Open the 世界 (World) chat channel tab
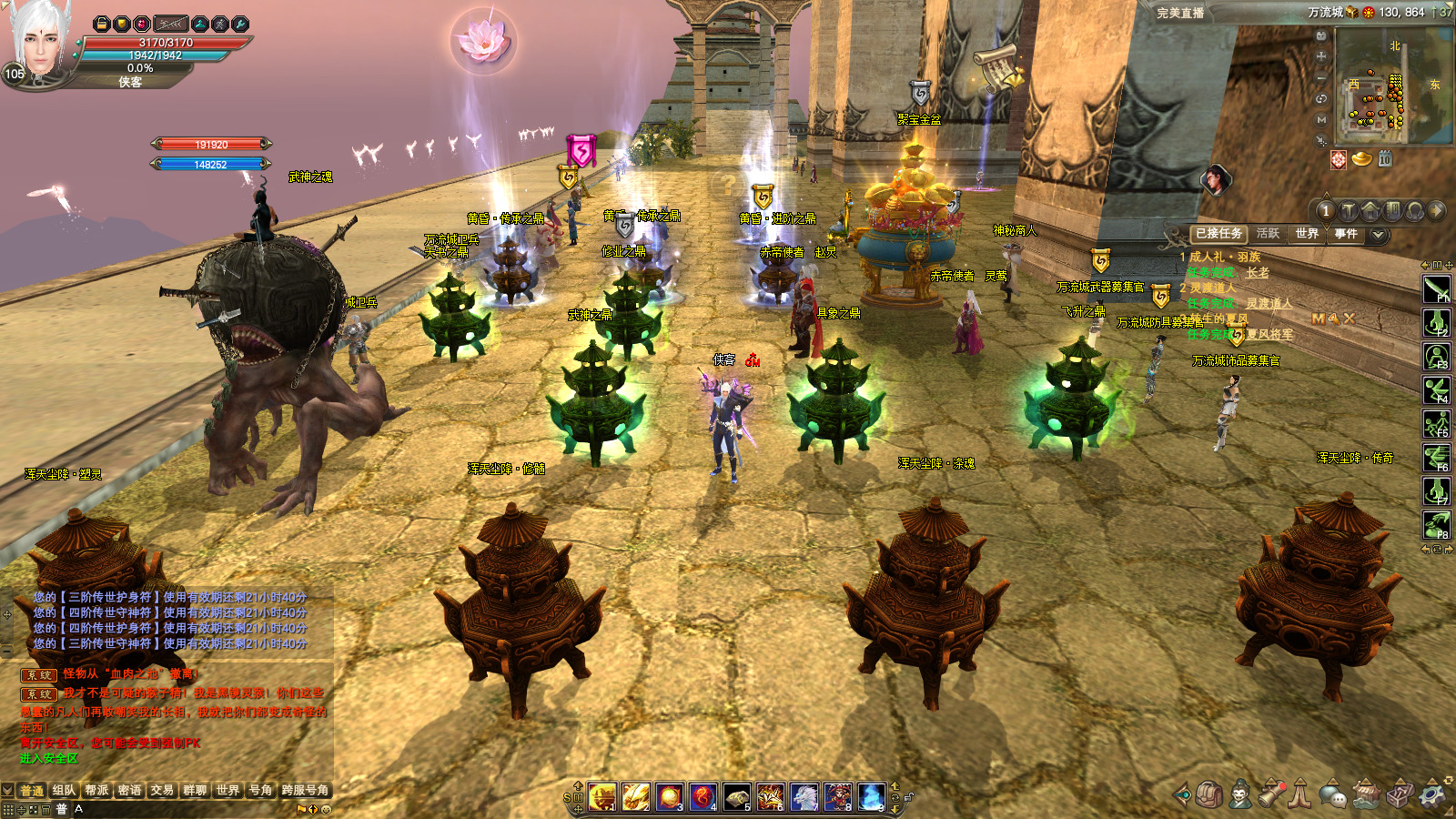 pos(227,790)
